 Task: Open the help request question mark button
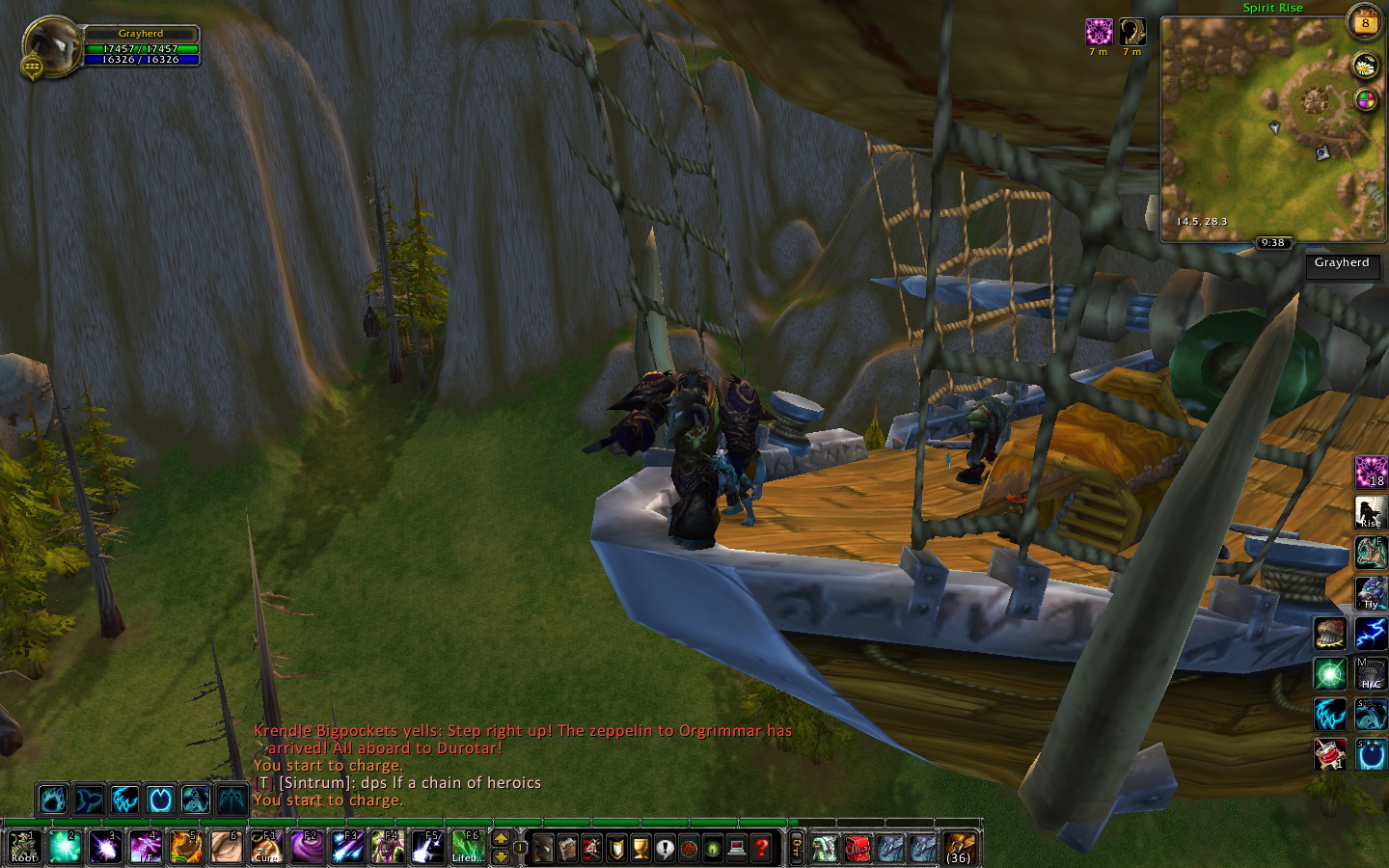tap(762, 848)
